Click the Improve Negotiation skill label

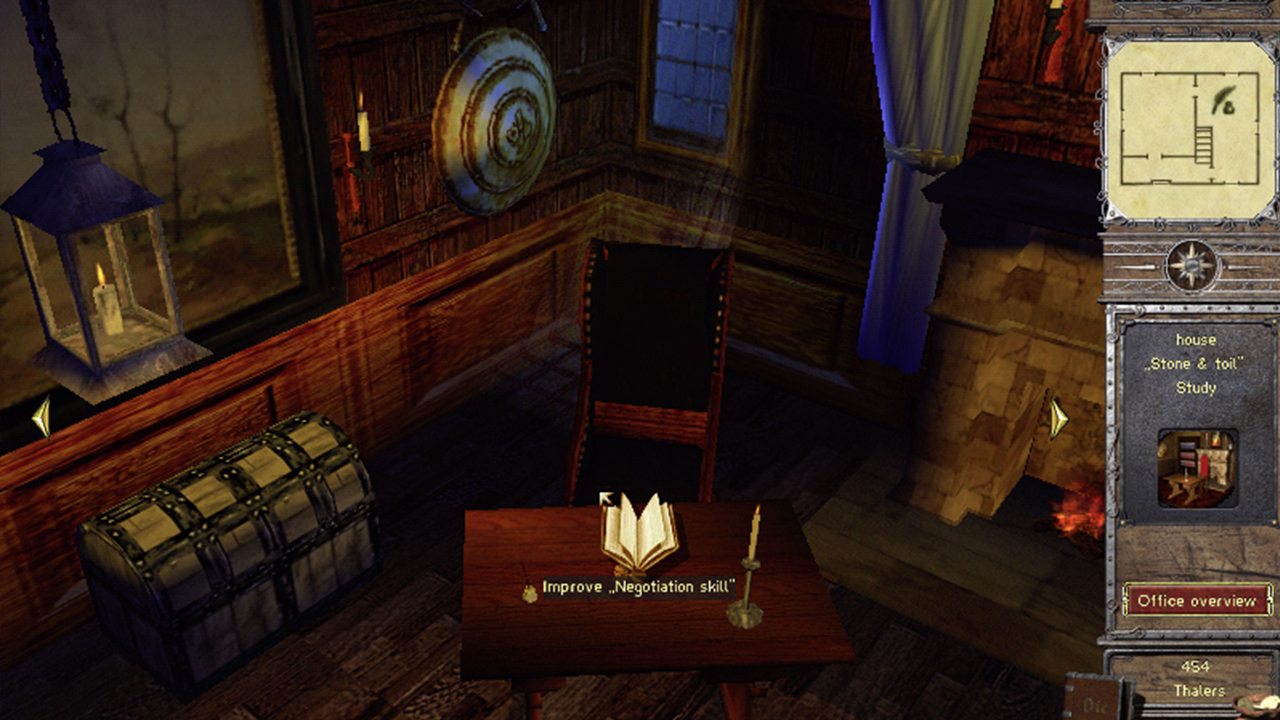click(x=640, y=588)
